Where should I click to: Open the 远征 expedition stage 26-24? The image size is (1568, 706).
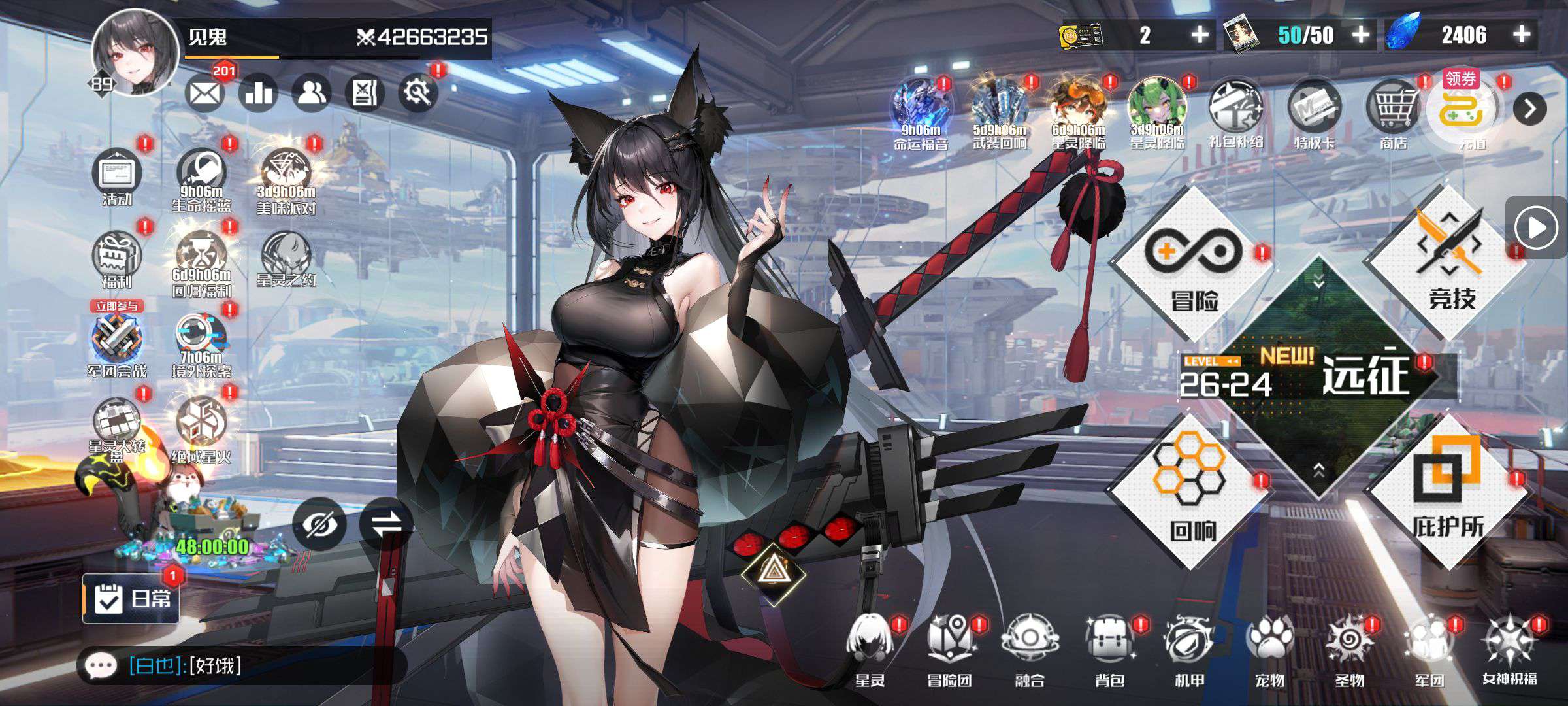1320,377
